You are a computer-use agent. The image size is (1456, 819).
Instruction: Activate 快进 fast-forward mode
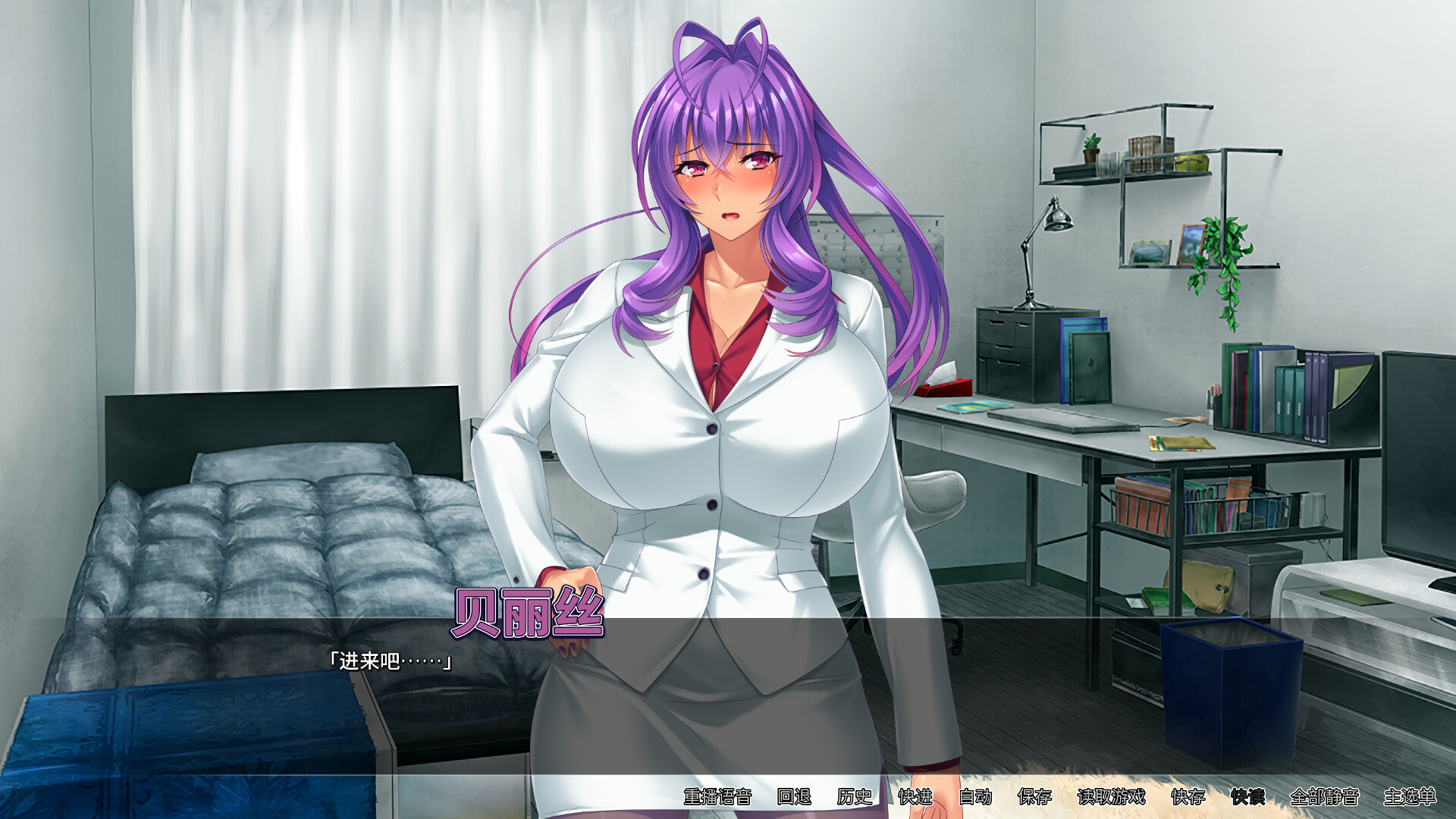pyautogui.click(x=914, y=798)
